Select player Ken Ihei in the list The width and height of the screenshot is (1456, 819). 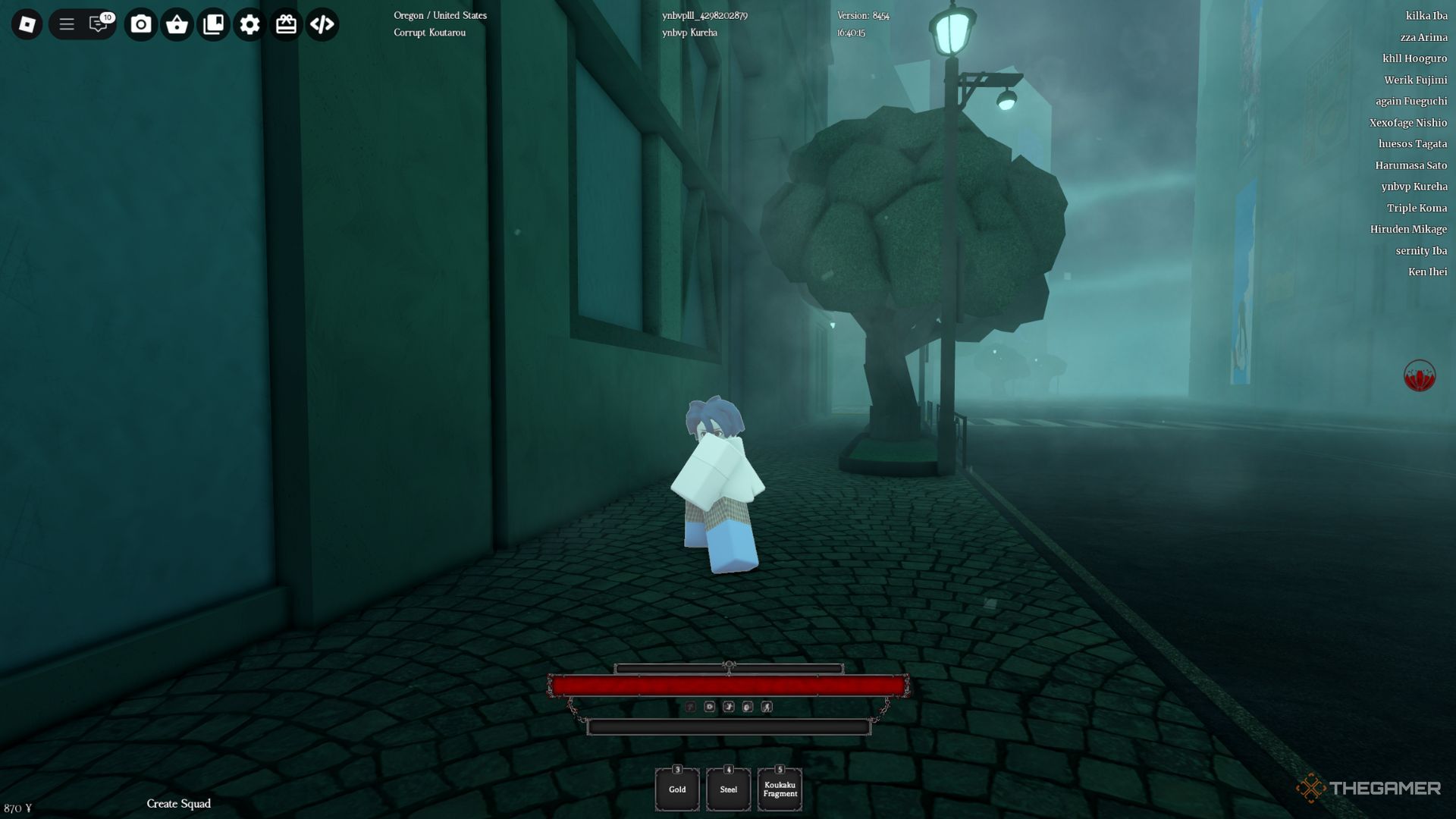click(x=1427, y=271)
